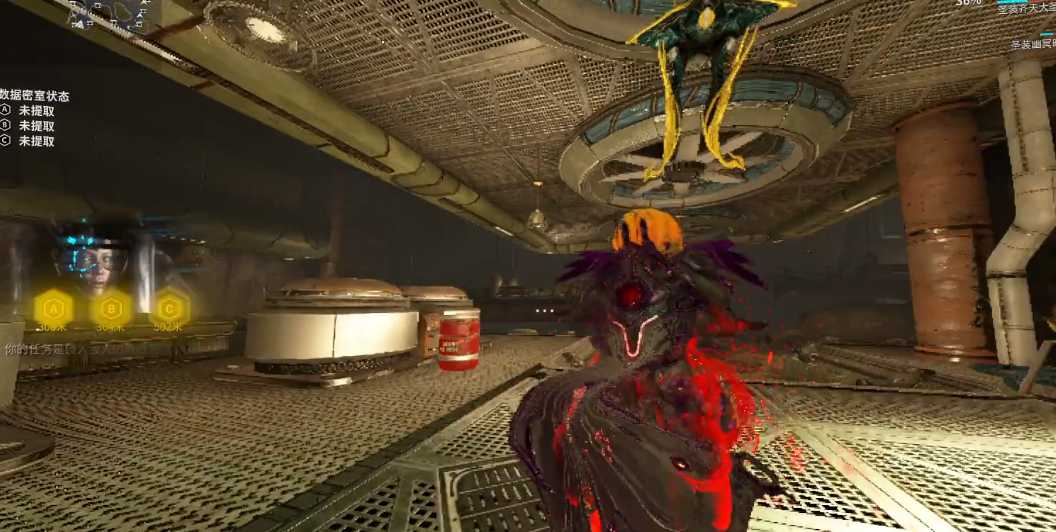
Task: Select the yellow vault A objective marker
Action: click(53, 307)
